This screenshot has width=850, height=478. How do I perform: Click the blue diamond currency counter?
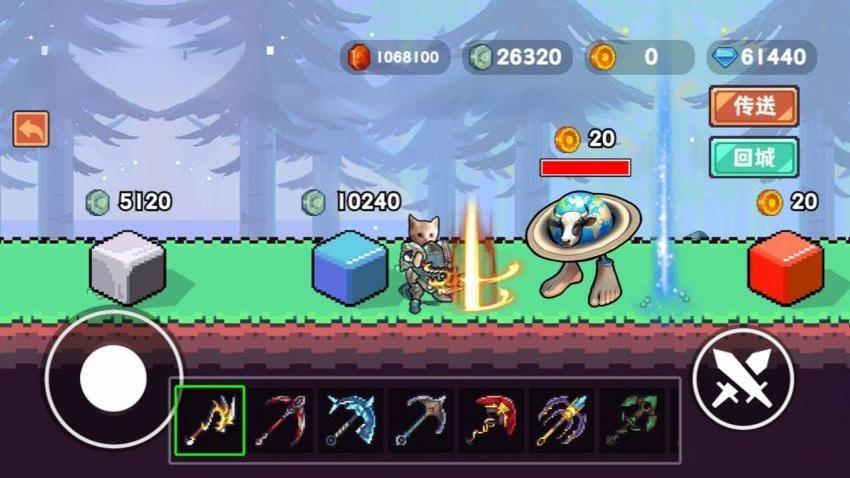tap(761, 57)
